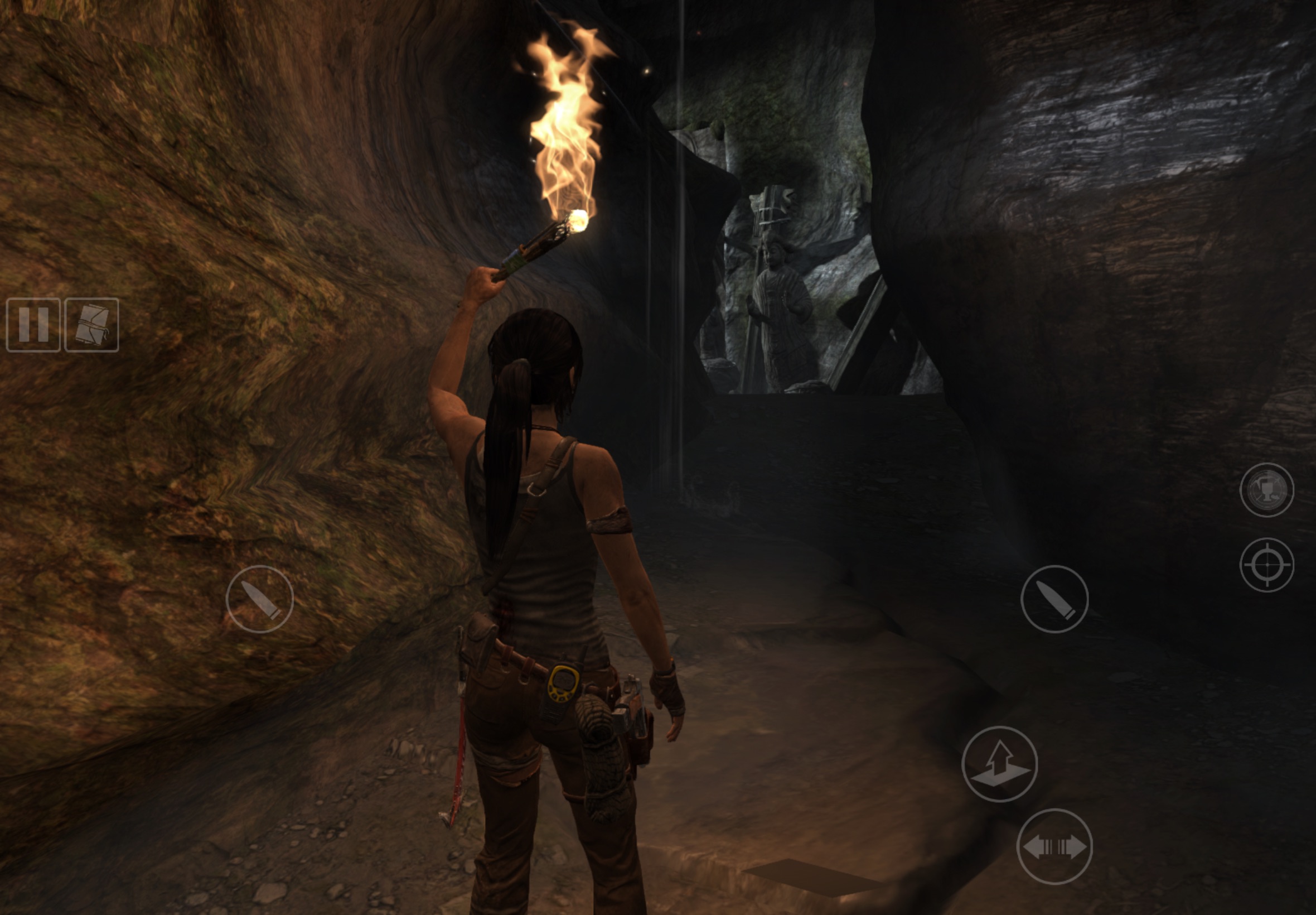Tap the left-right arrows dodge button
The height and width of the screenshot is (915, 1316).
tap(1054, 846)
